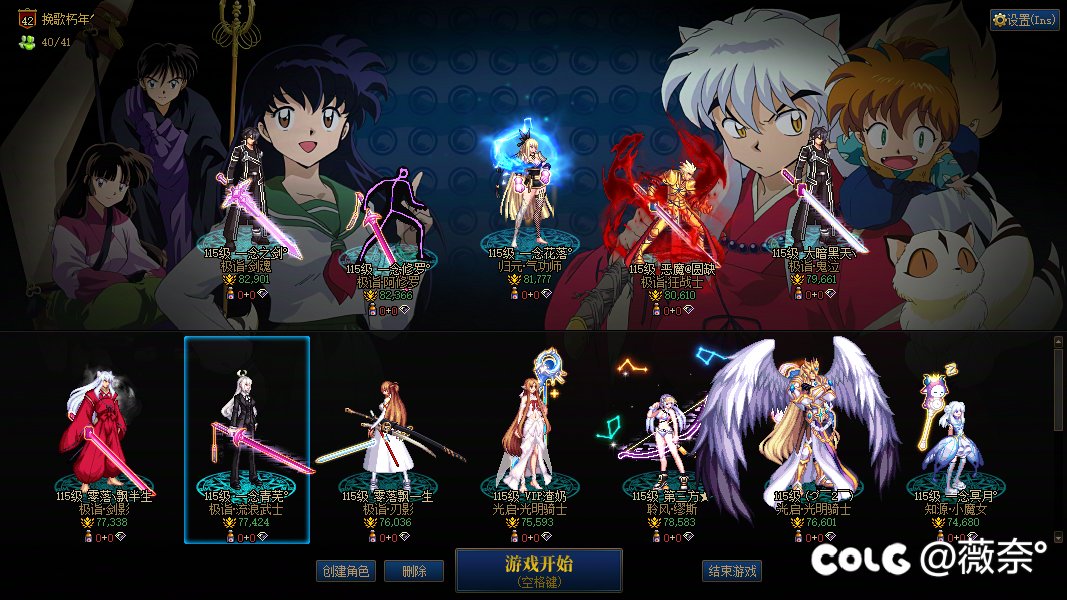Start the game with 游戏开始

[539, 570]
